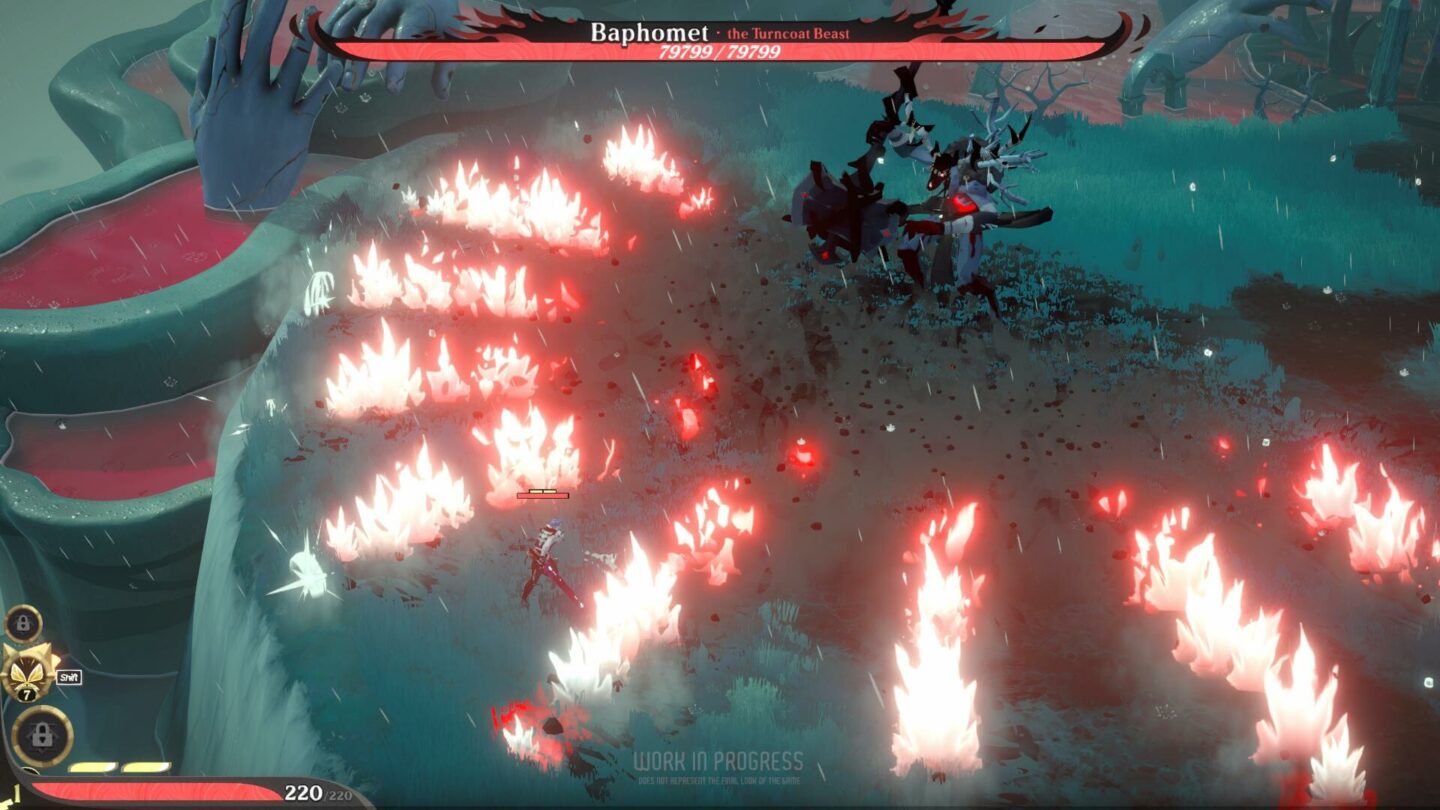The image size is (1440, 810).
Task: Click the padlock icon on the bottom ability slot
Action: [42, 733]
